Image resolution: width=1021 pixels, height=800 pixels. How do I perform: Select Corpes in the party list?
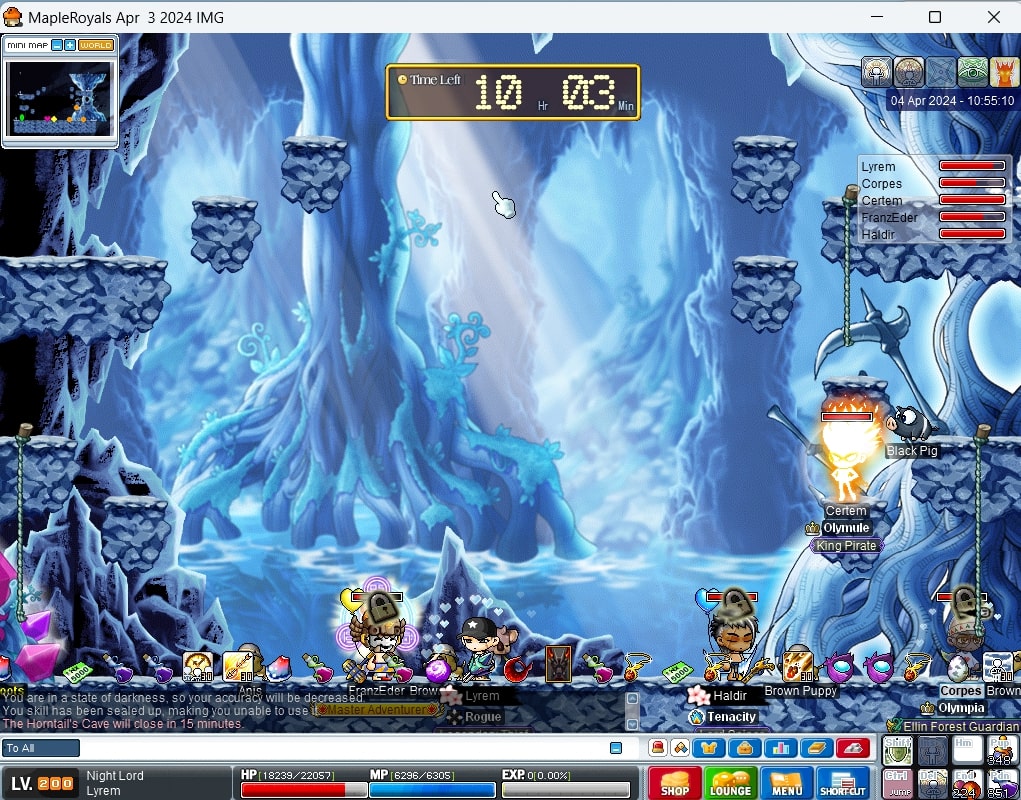881,184
